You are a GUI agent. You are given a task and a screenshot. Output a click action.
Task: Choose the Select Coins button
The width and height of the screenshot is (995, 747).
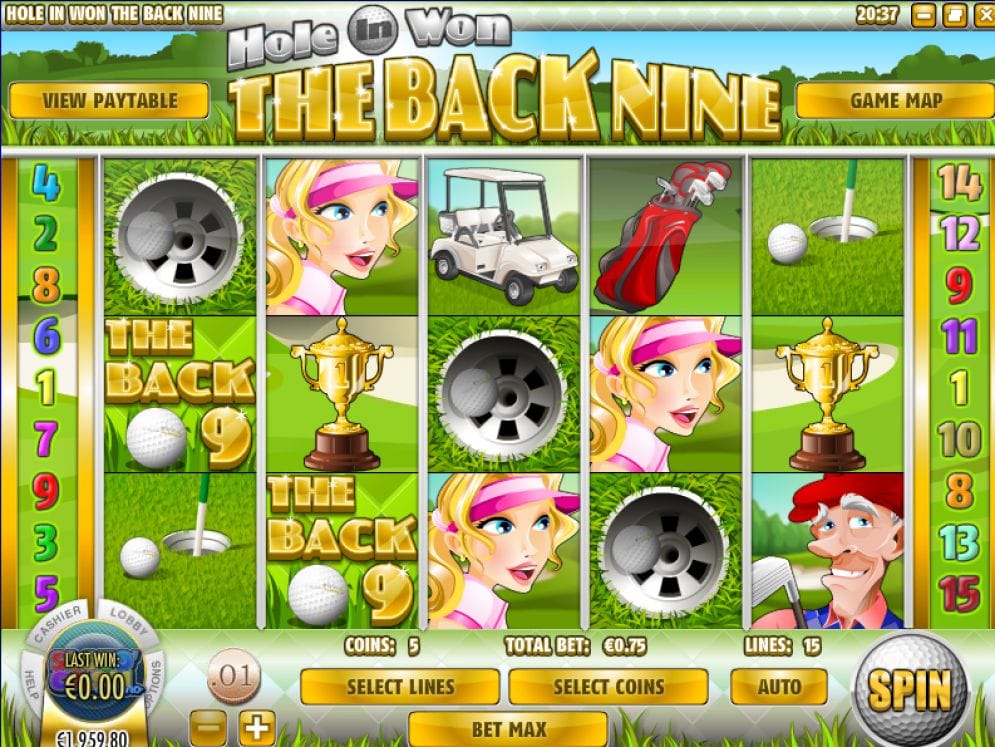(x=608, y=687)
